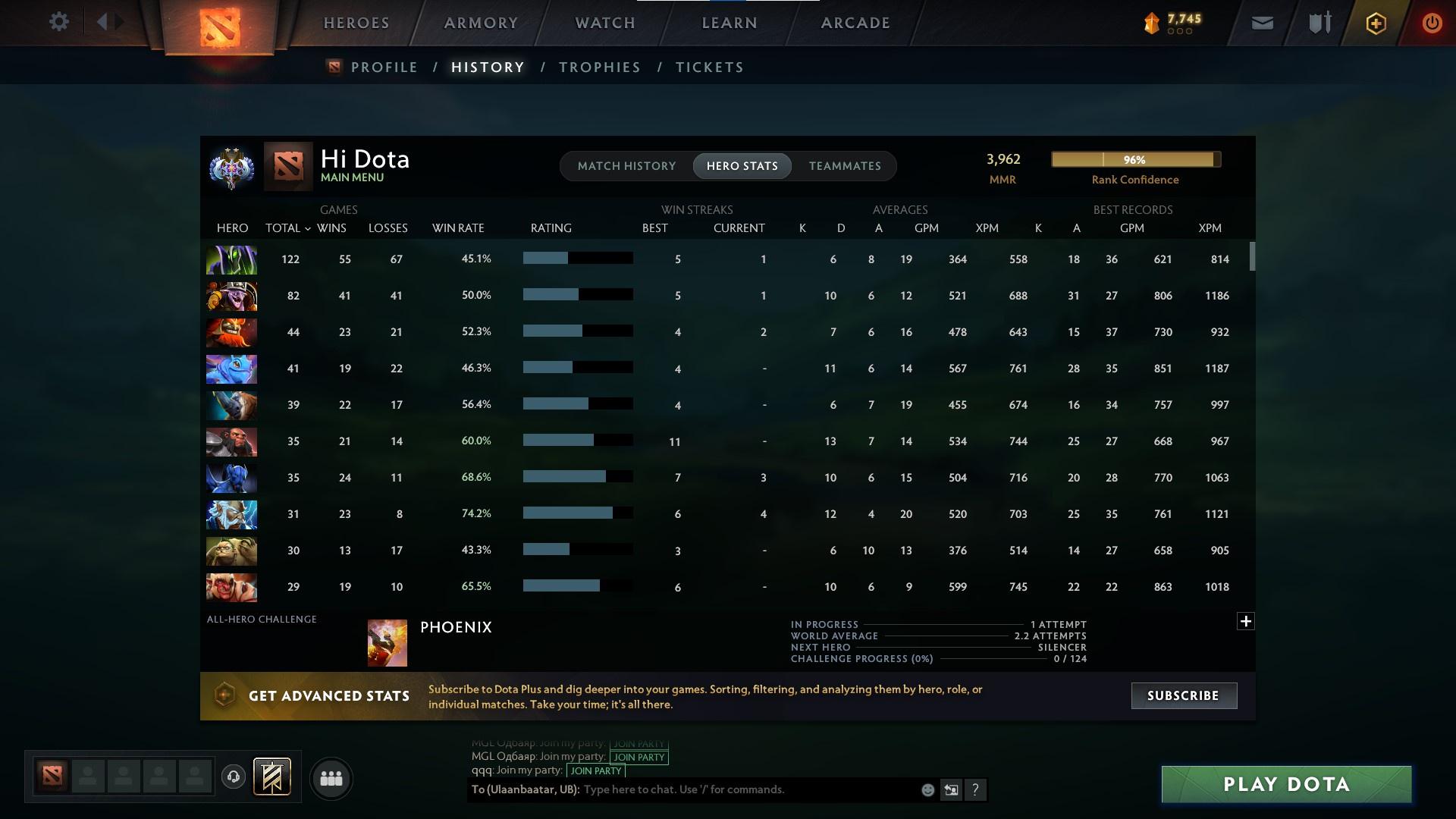Image resolution: width=1456 pixels, height=819 pixels.
Task: Open the ARCADE menu item
Action: pos(855,22)
